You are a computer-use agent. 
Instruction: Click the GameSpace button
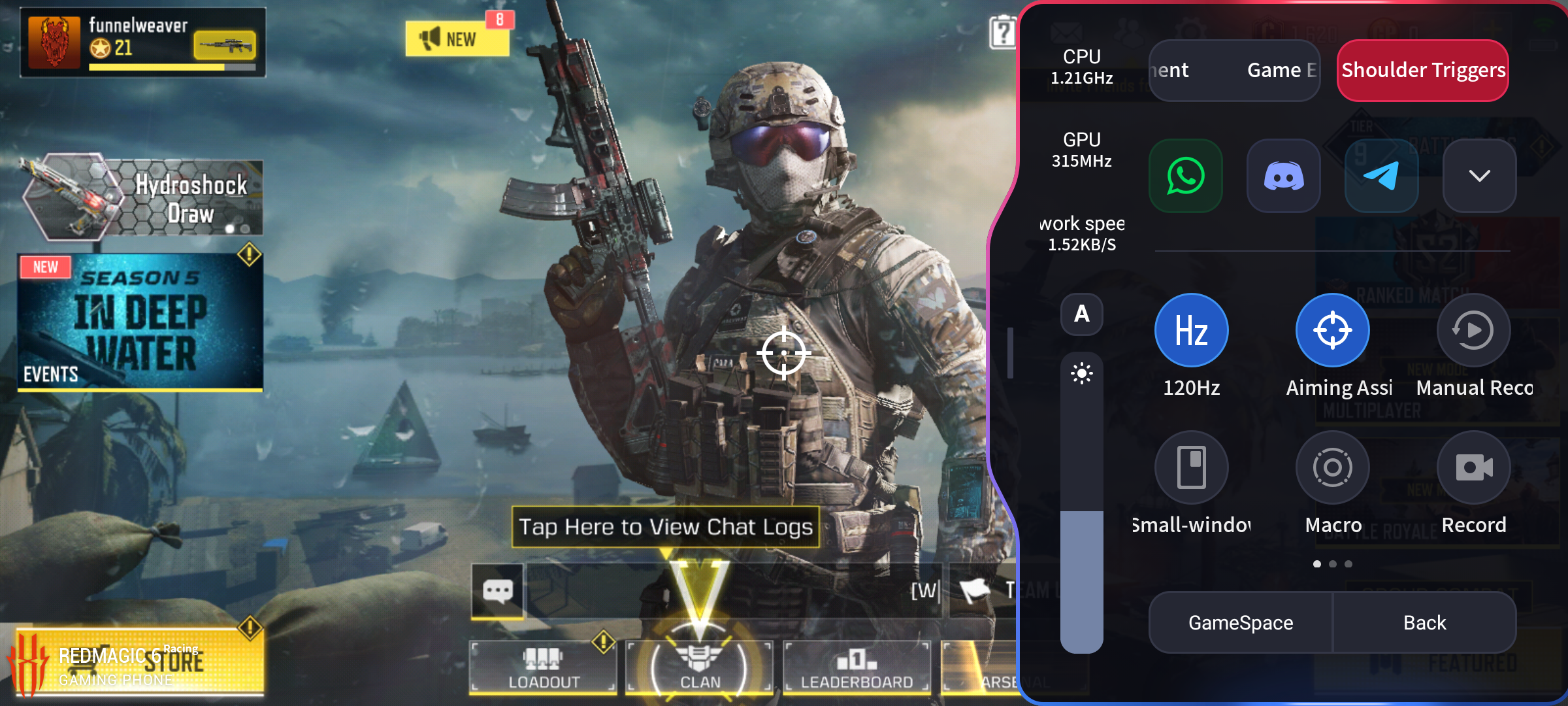pyautogui.click(x=1241, y=622)
